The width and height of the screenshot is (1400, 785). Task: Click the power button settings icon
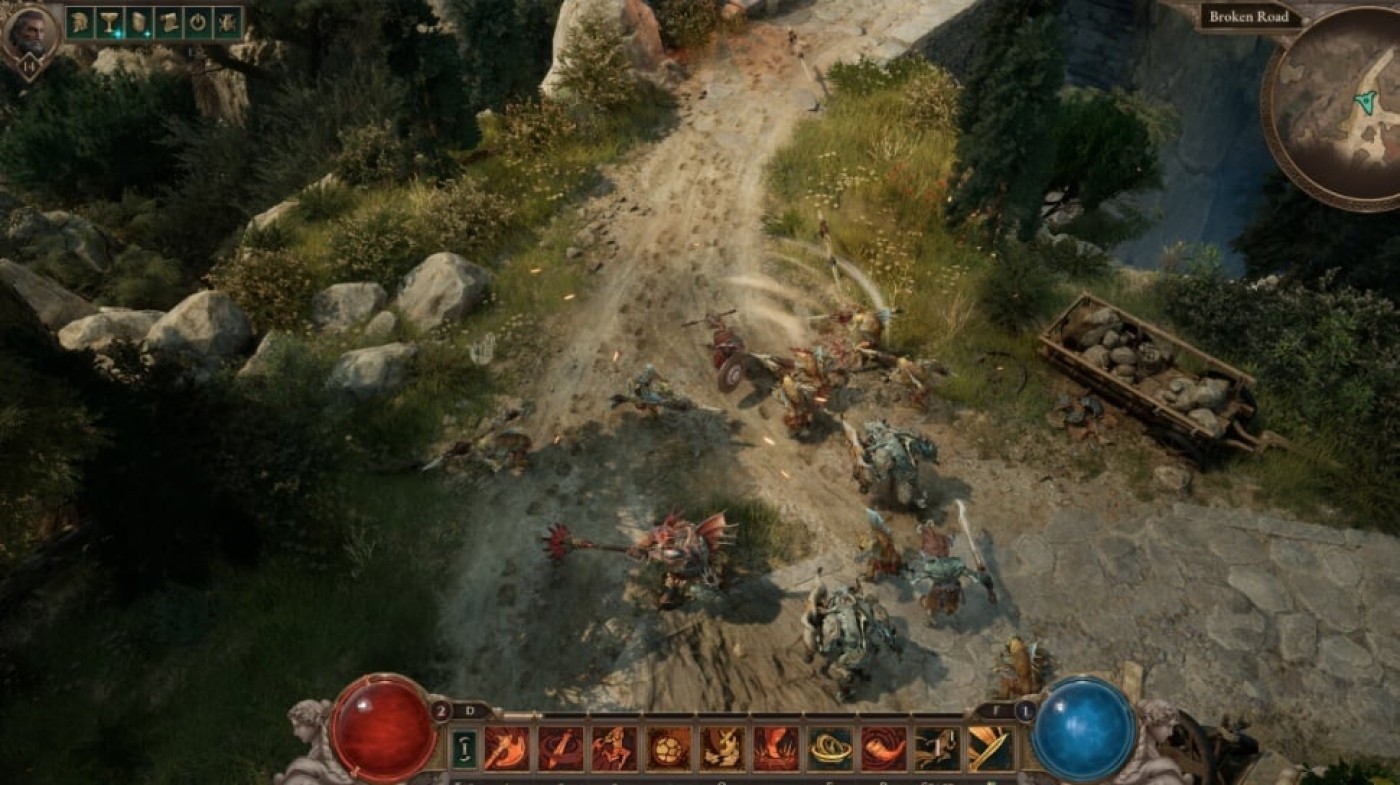click(x=198, y=22)
